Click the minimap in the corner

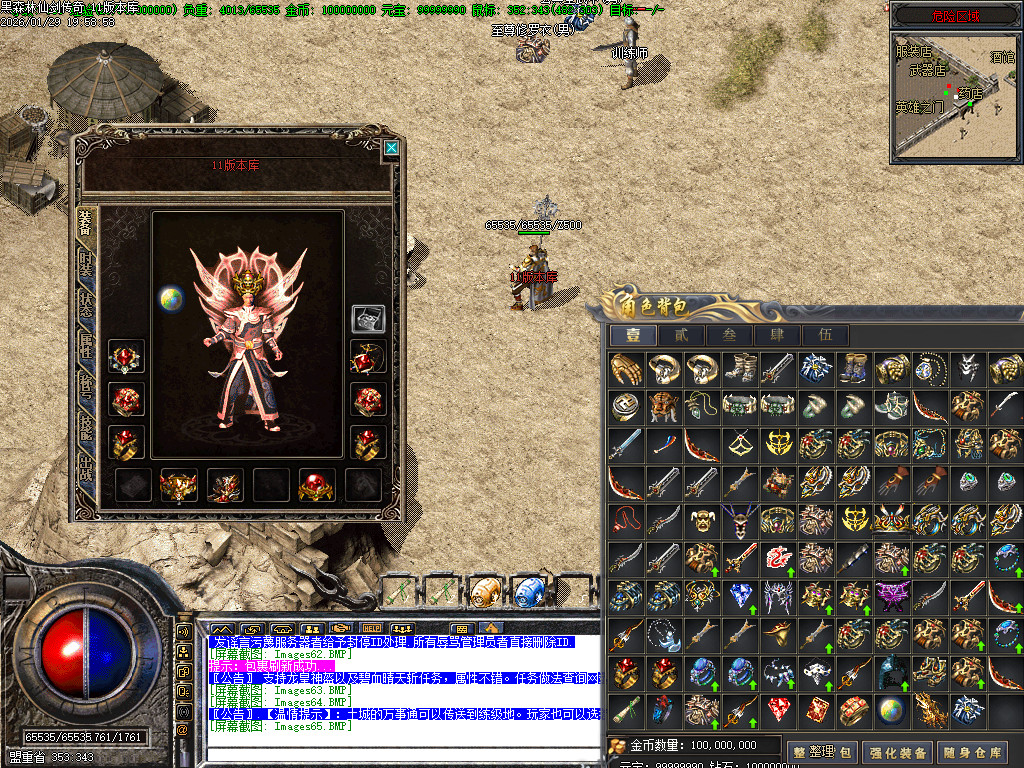tap(956, 97)
